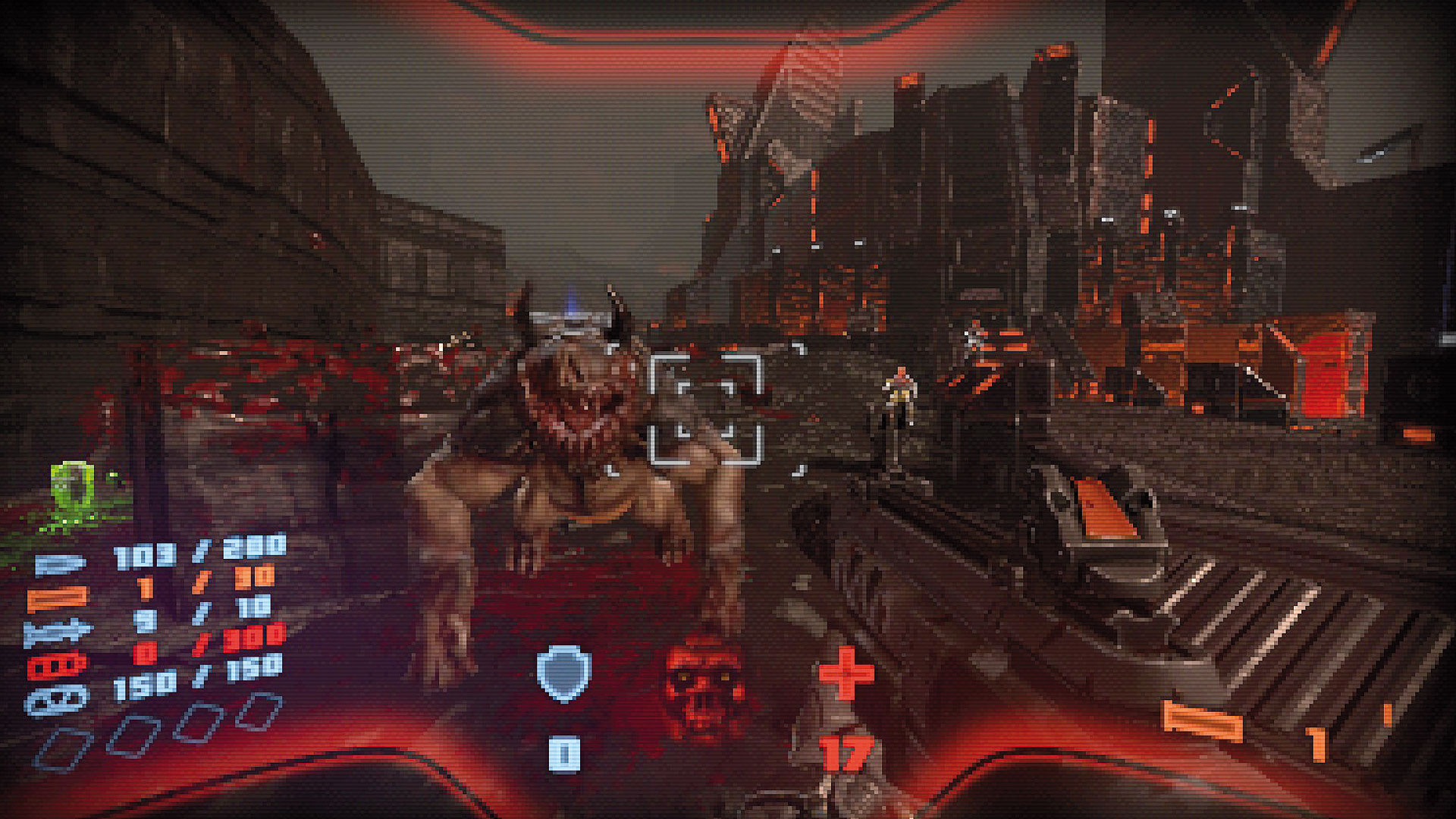Click the current weapon's orange shell icon
This screenshot has height=819, width=1456.
click(1203, 722)
